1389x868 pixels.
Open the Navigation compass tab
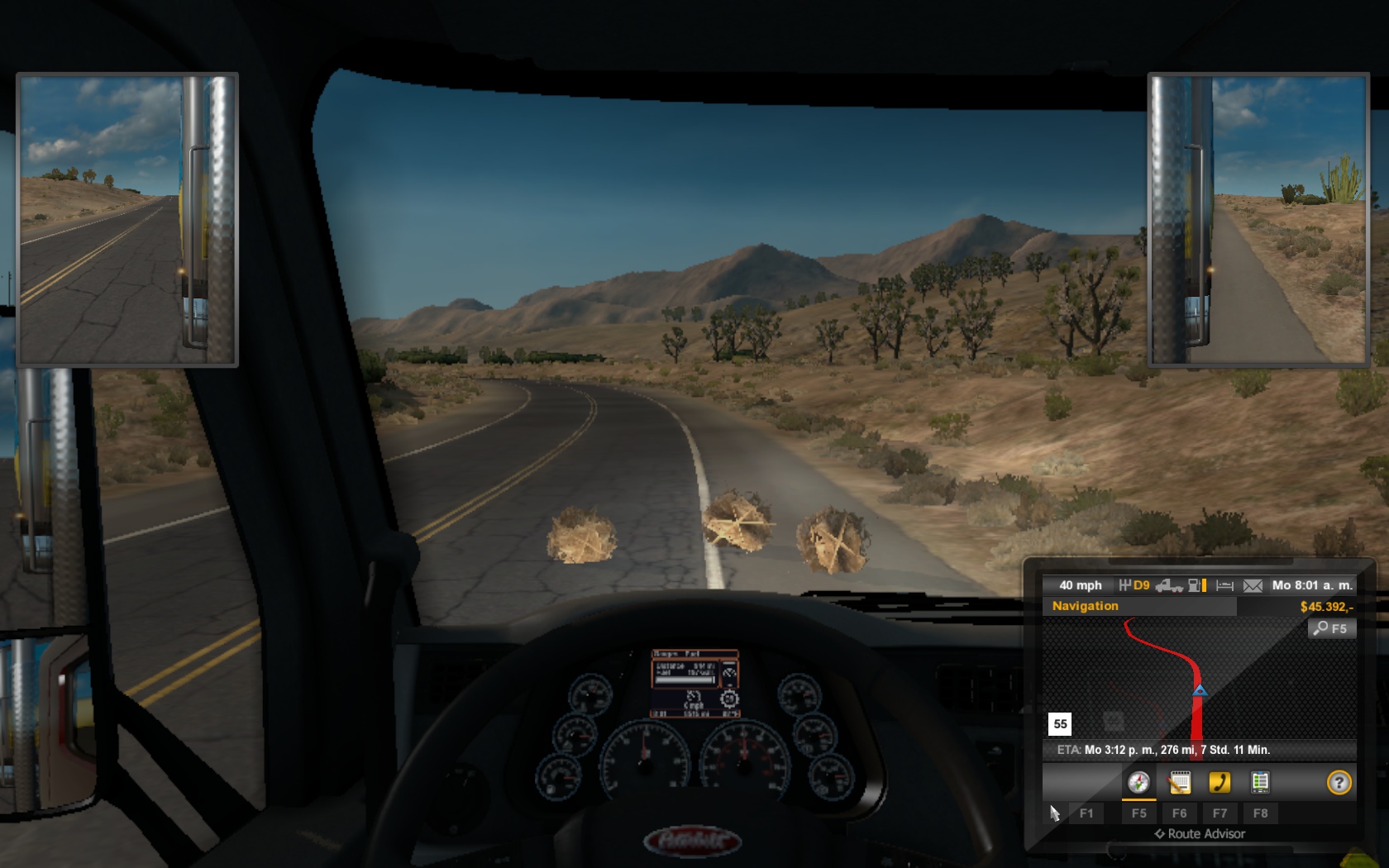(1138, 782)
